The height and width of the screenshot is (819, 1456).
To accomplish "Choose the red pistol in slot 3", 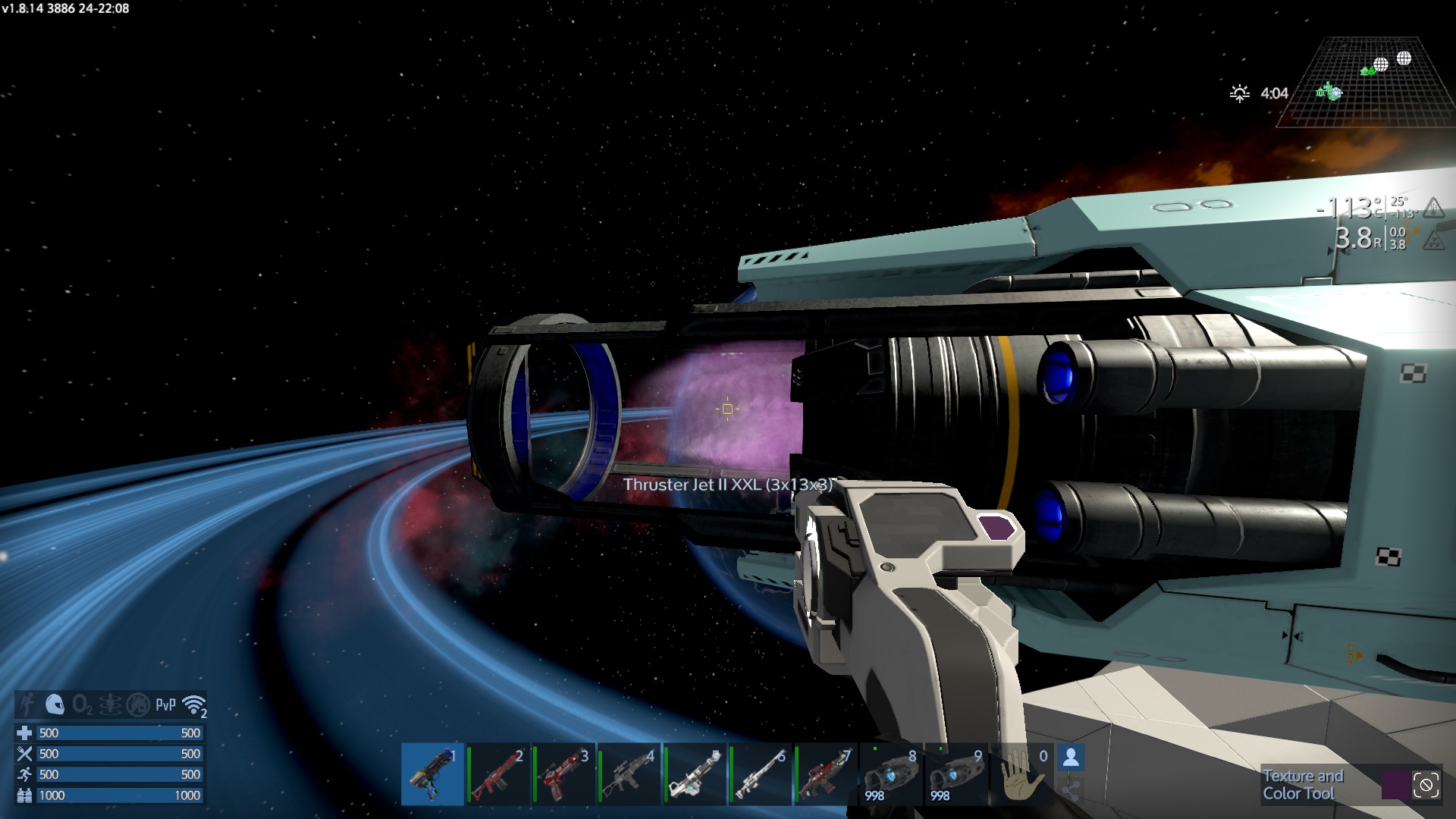I will (564, 773).
